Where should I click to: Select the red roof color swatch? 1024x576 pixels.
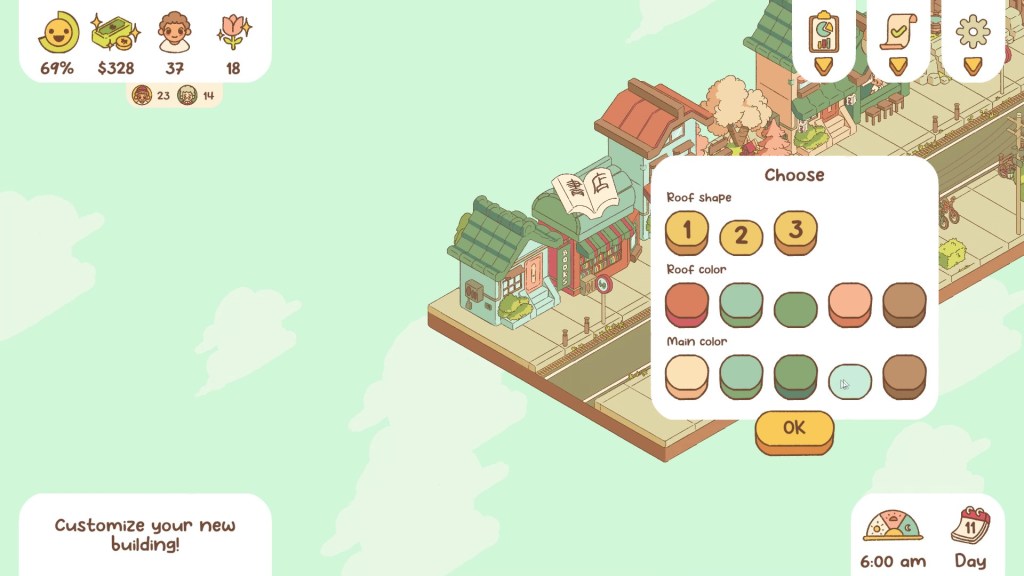687,303
